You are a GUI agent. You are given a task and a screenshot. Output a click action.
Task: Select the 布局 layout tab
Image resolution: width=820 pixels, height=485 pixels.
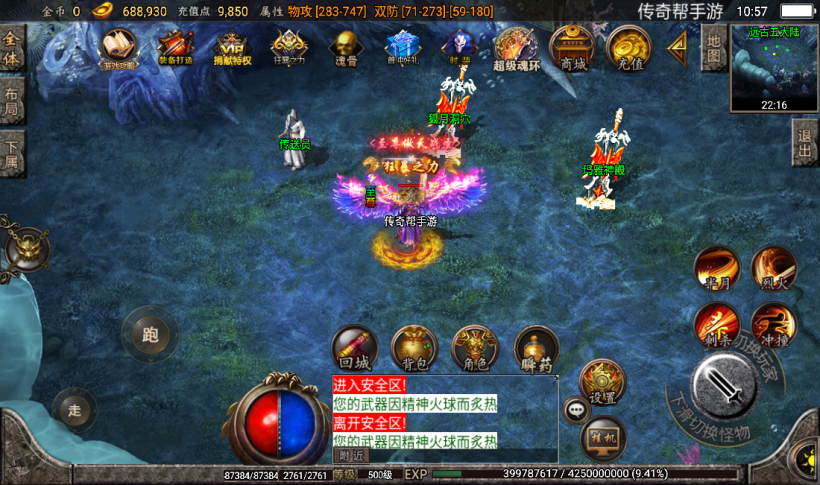tap(11, 103)
